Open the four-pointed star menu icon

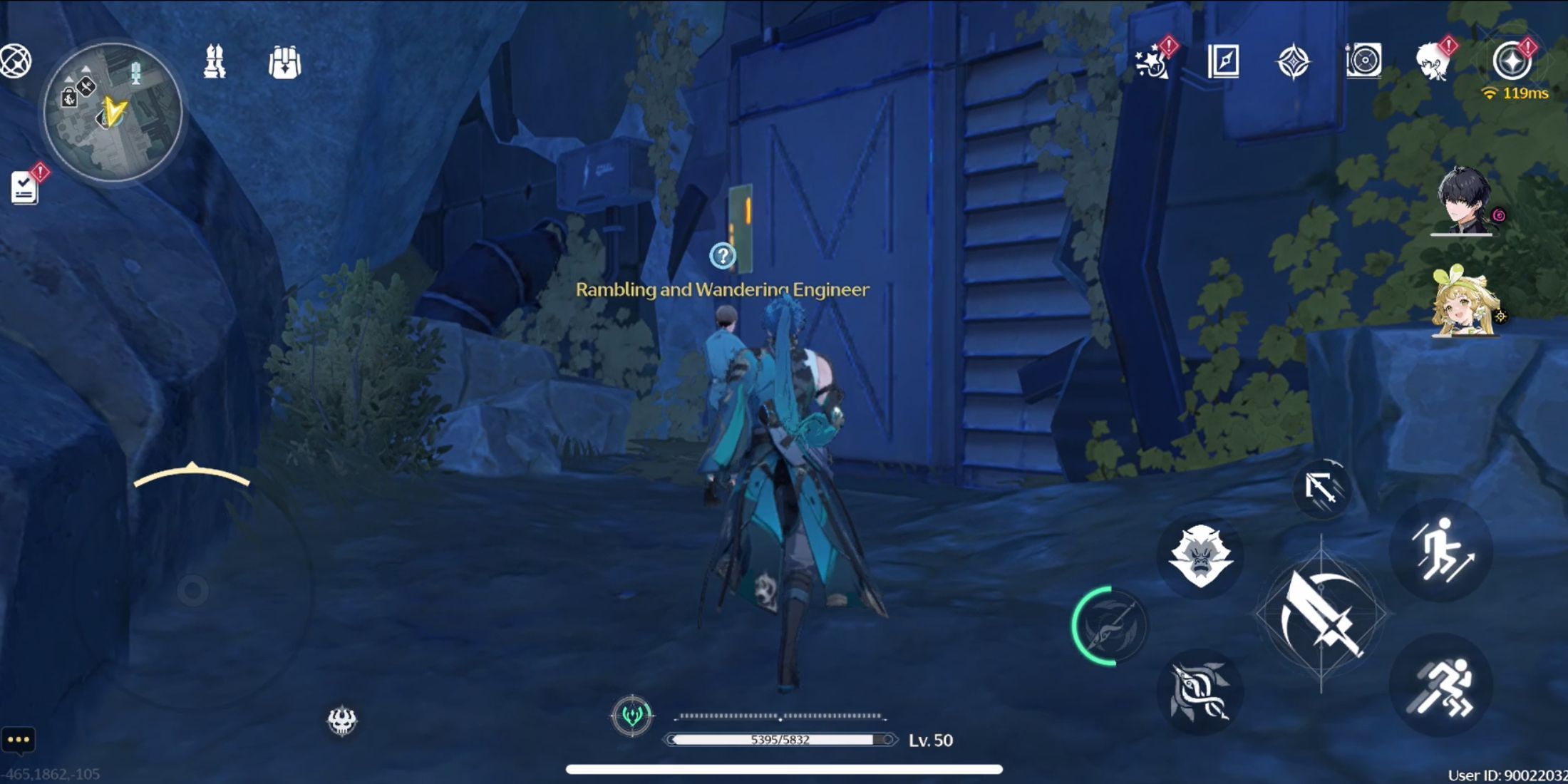[1293, 62]
